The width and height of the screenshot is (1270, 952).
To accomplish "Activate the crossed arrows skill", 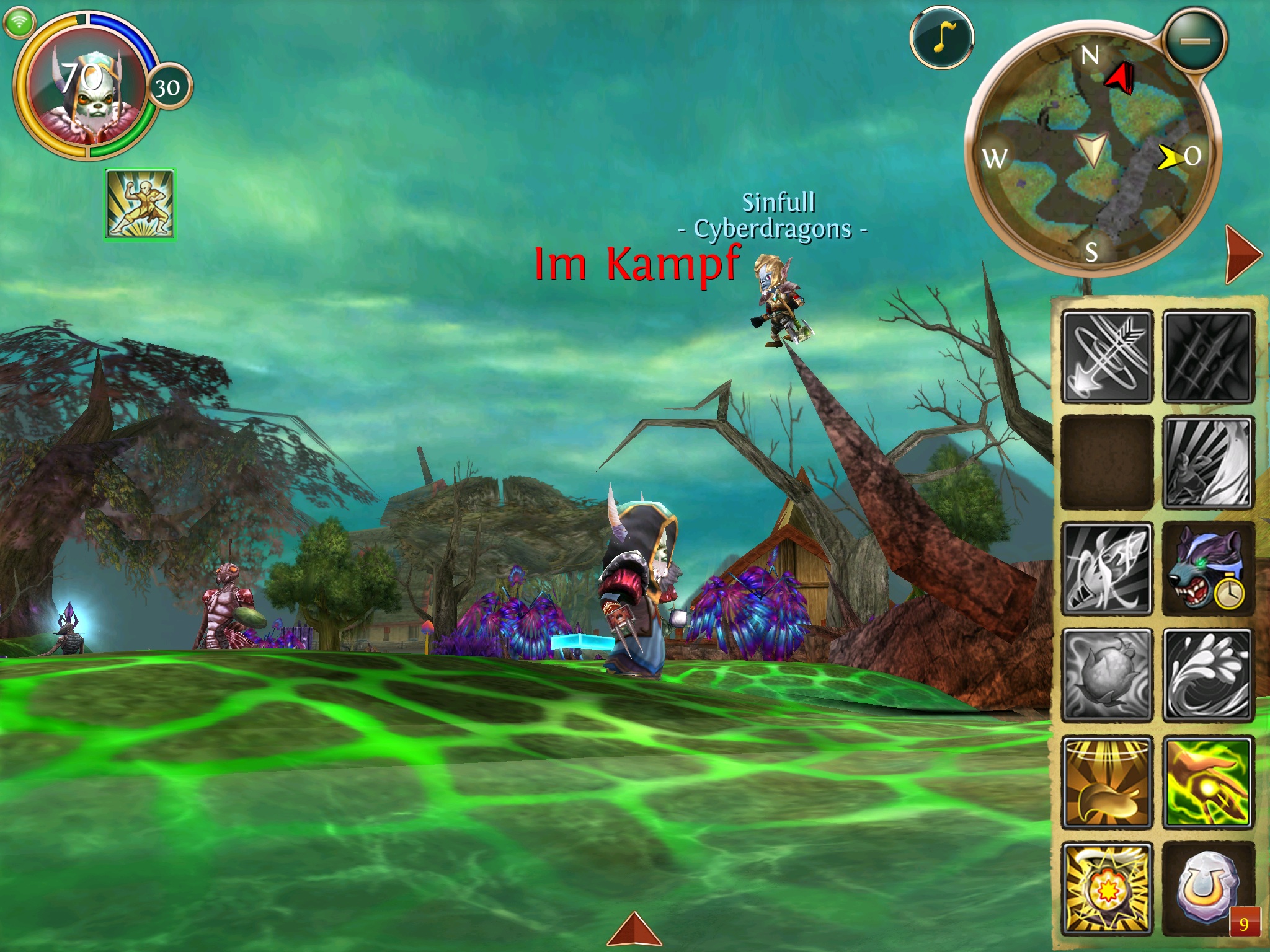I will point(1107,356).
